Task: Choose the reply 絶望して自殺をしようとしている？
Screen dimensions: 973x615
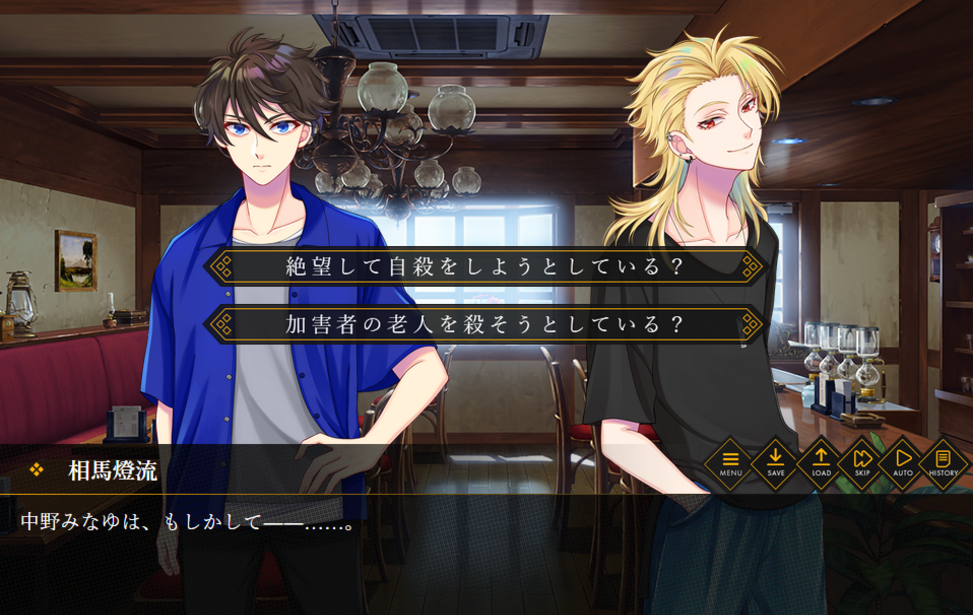Action: tap(485, 267)
